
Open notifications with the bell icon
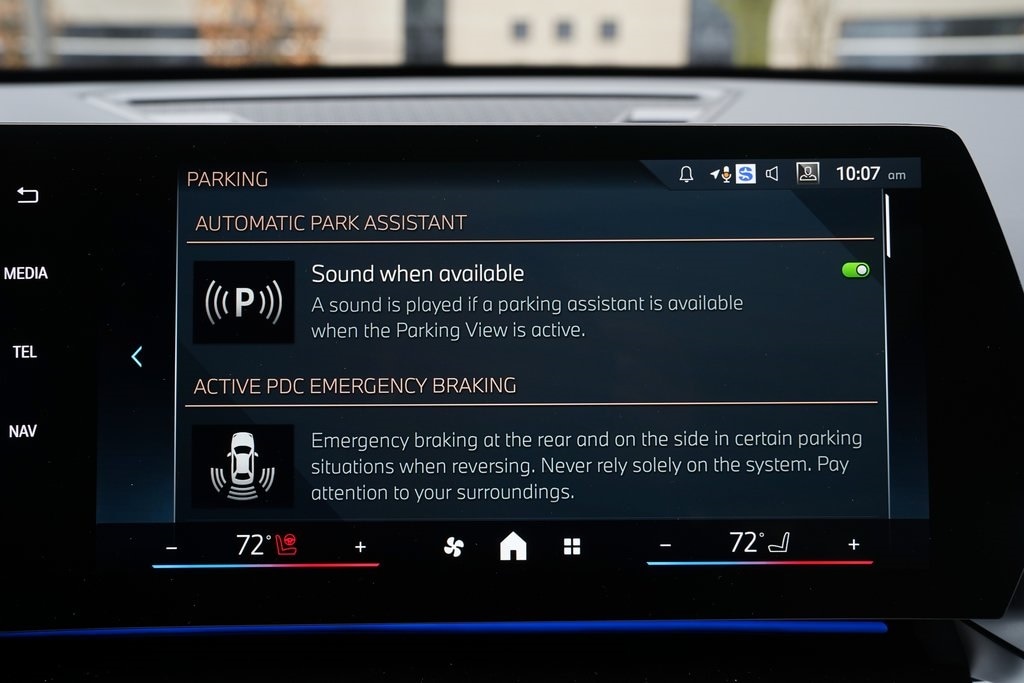point(686,174)
